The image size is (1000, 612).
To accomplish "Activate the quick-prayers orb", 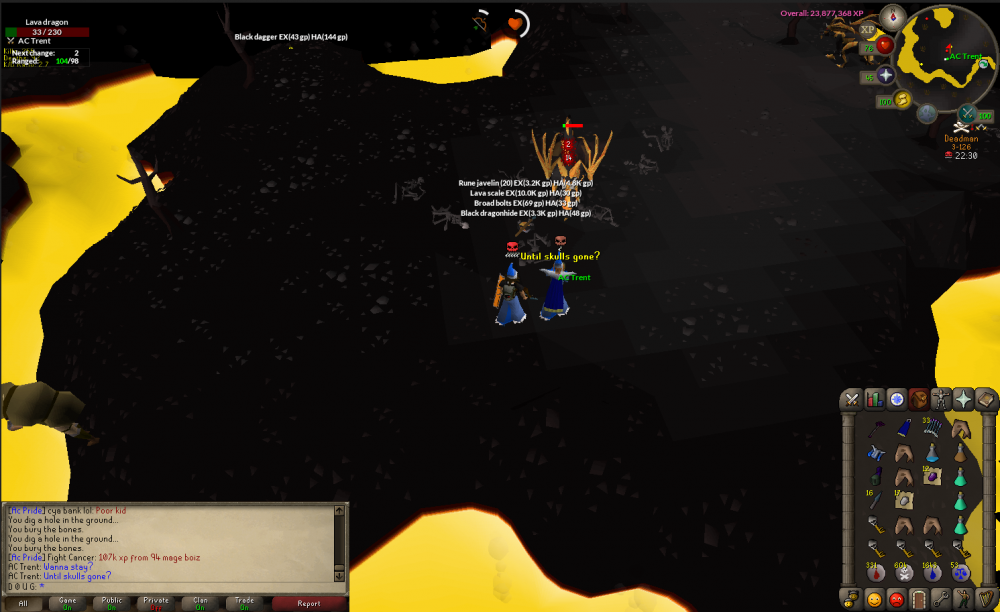I will pos(886,76).
